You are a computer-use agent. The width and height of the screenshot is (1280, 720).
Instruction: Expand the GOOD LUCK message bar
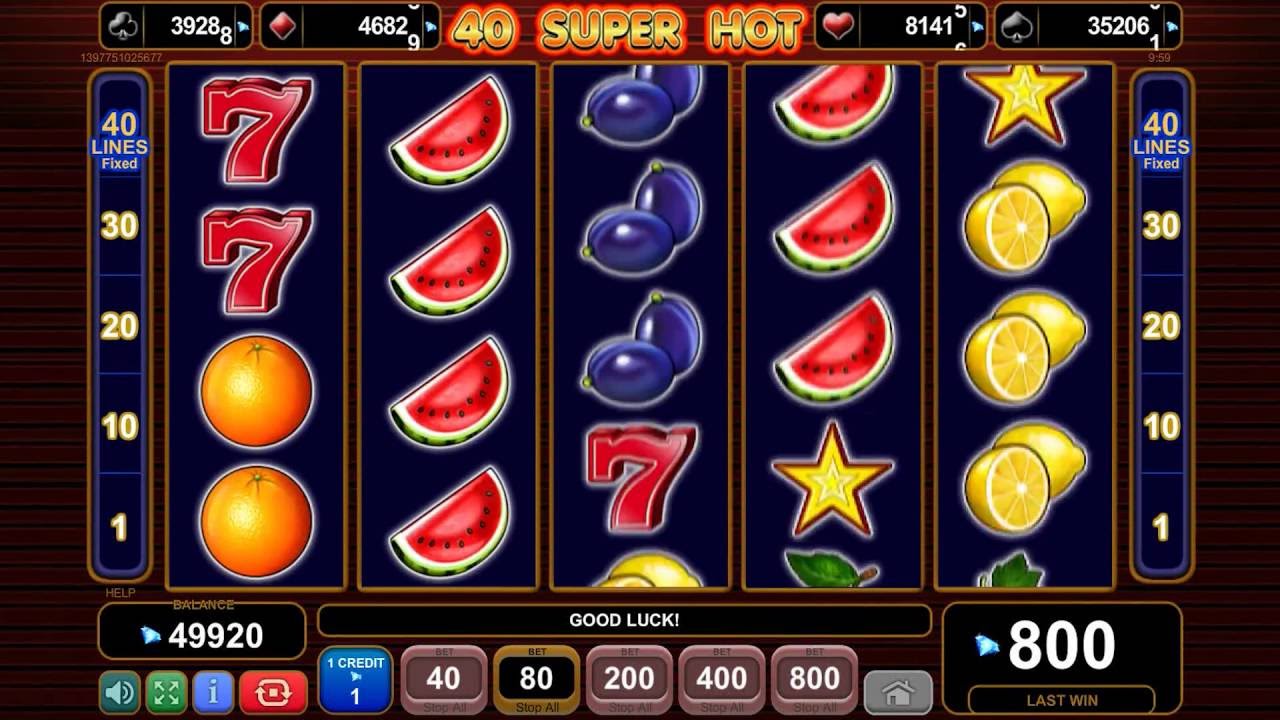[625, 621]
